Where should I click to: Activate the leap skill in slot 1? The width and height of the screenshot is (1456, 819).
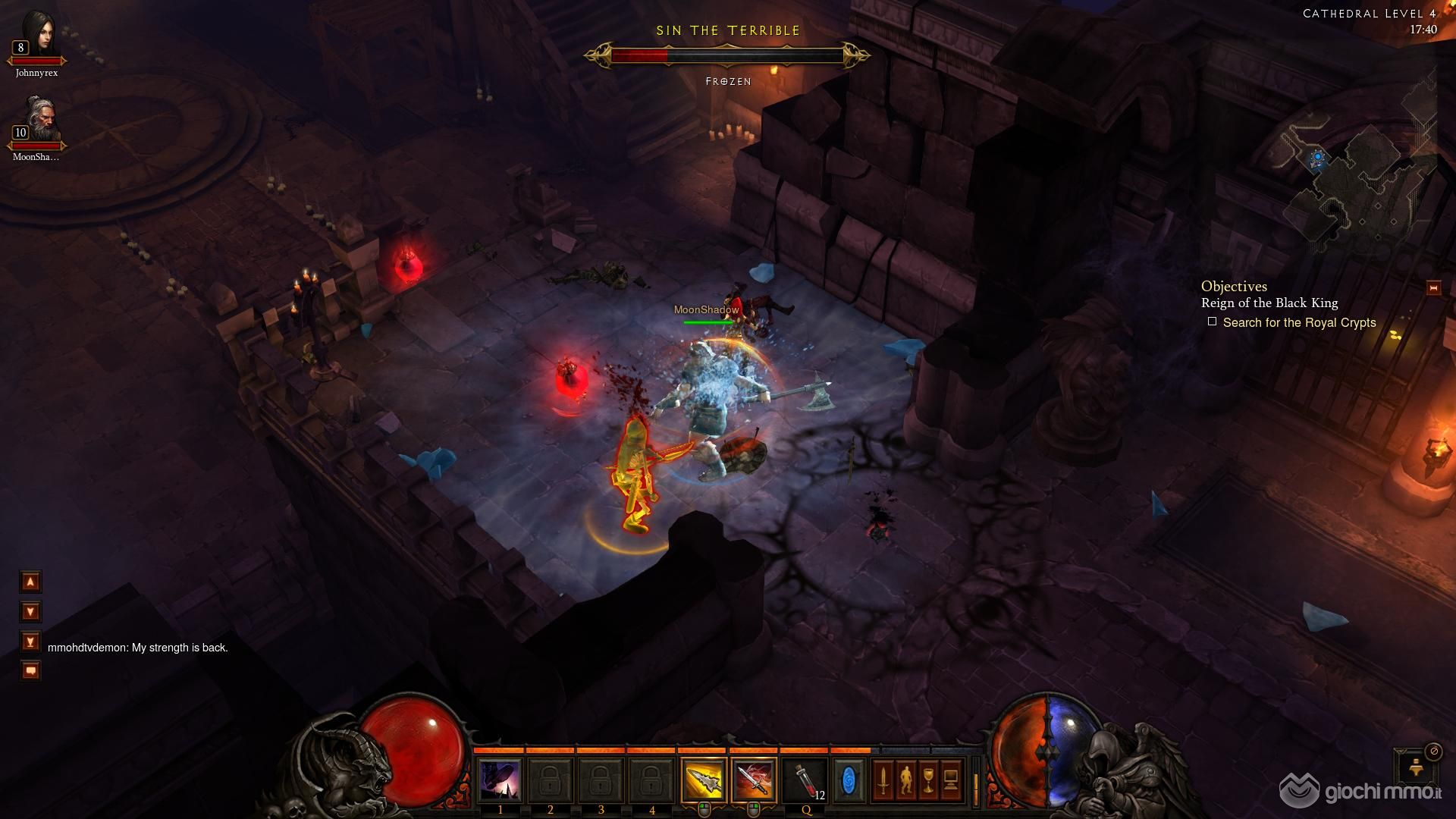(x=500, y=780)
